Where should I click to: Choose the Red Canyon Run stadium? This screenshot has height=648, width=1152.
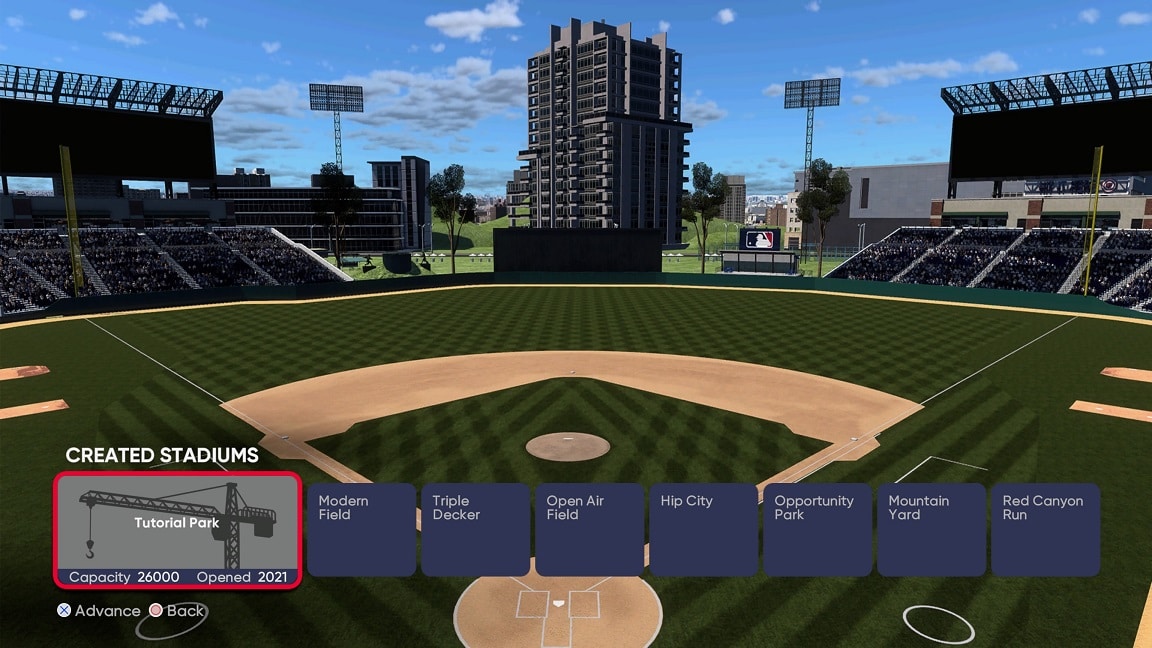tap(1045, 530)
